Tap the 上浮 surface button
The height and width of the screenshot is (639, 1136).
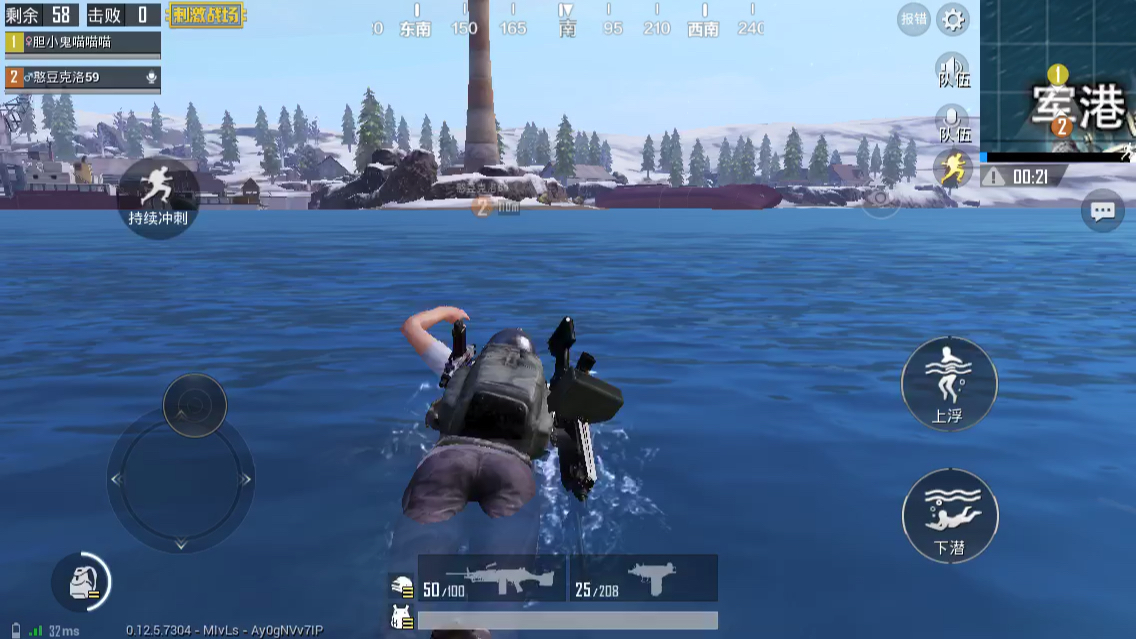click(948, 383)
